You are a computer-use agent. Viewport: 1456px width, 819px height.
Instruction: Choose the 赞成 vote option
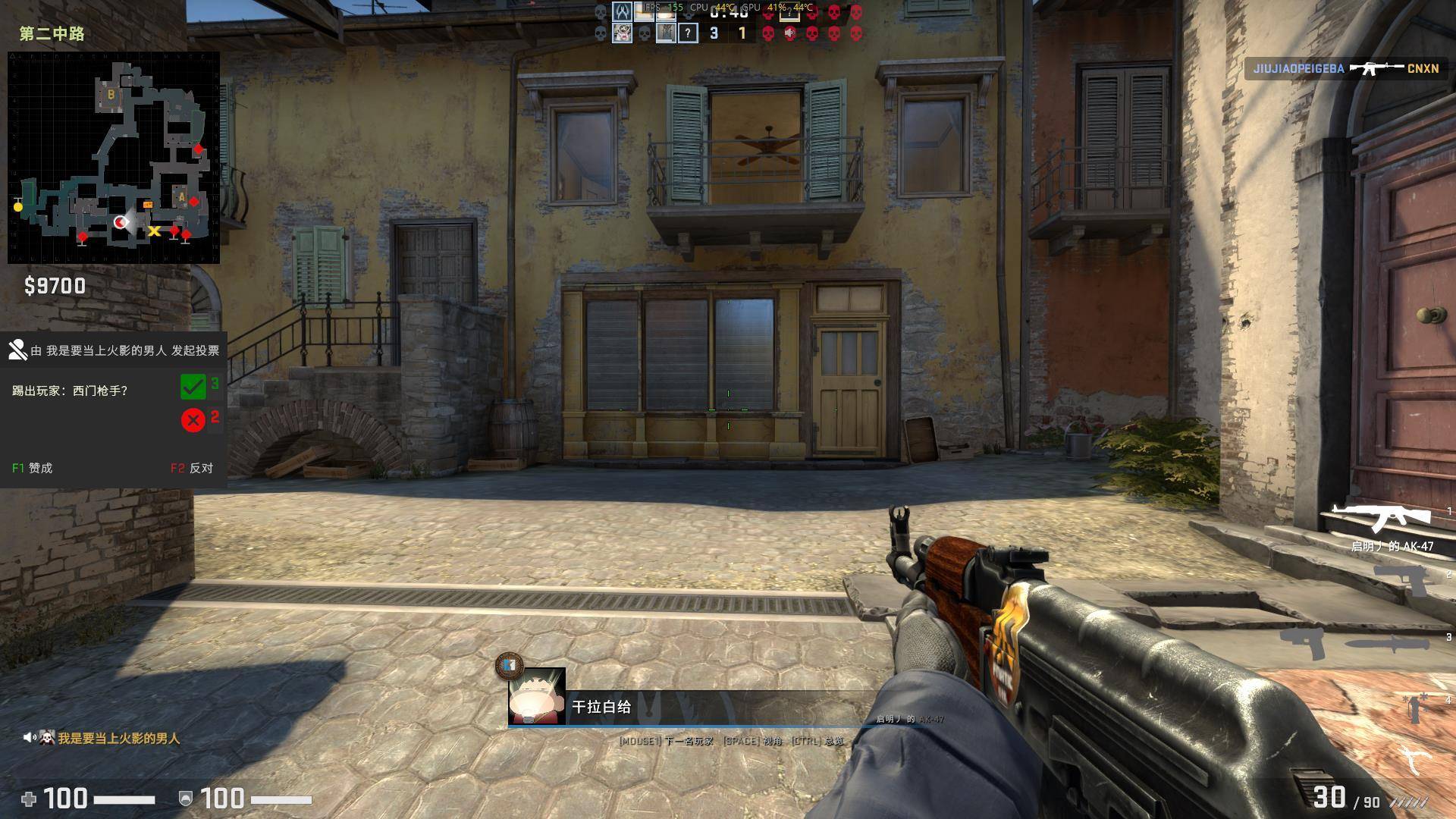point(33,468)
